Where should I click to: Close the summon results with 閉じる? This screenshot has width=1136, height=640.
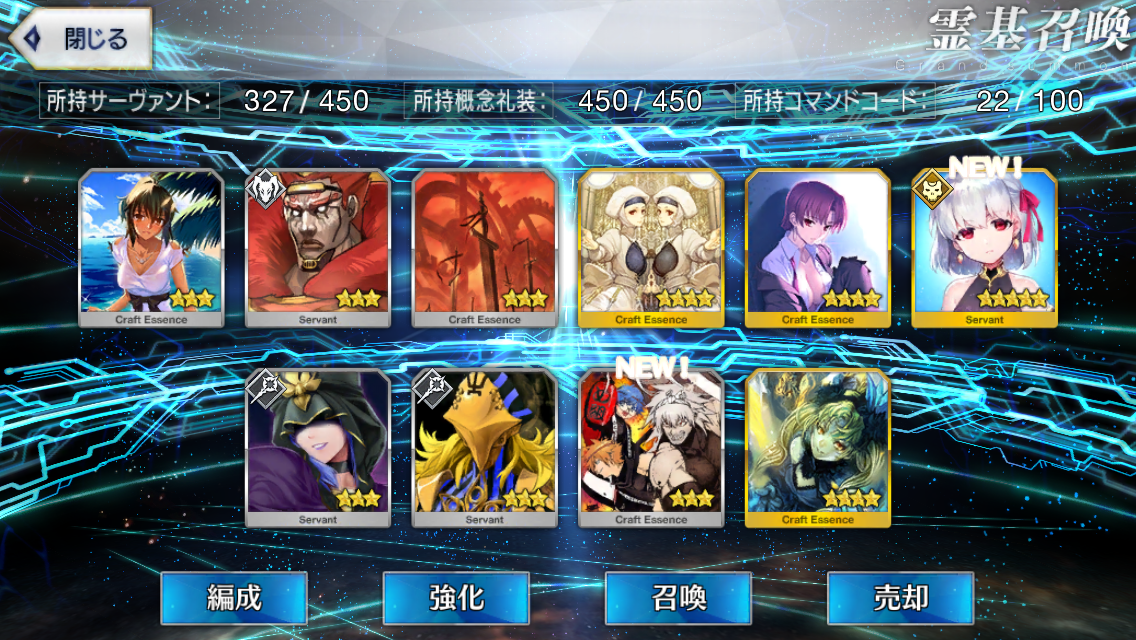[x=82, y=39]
